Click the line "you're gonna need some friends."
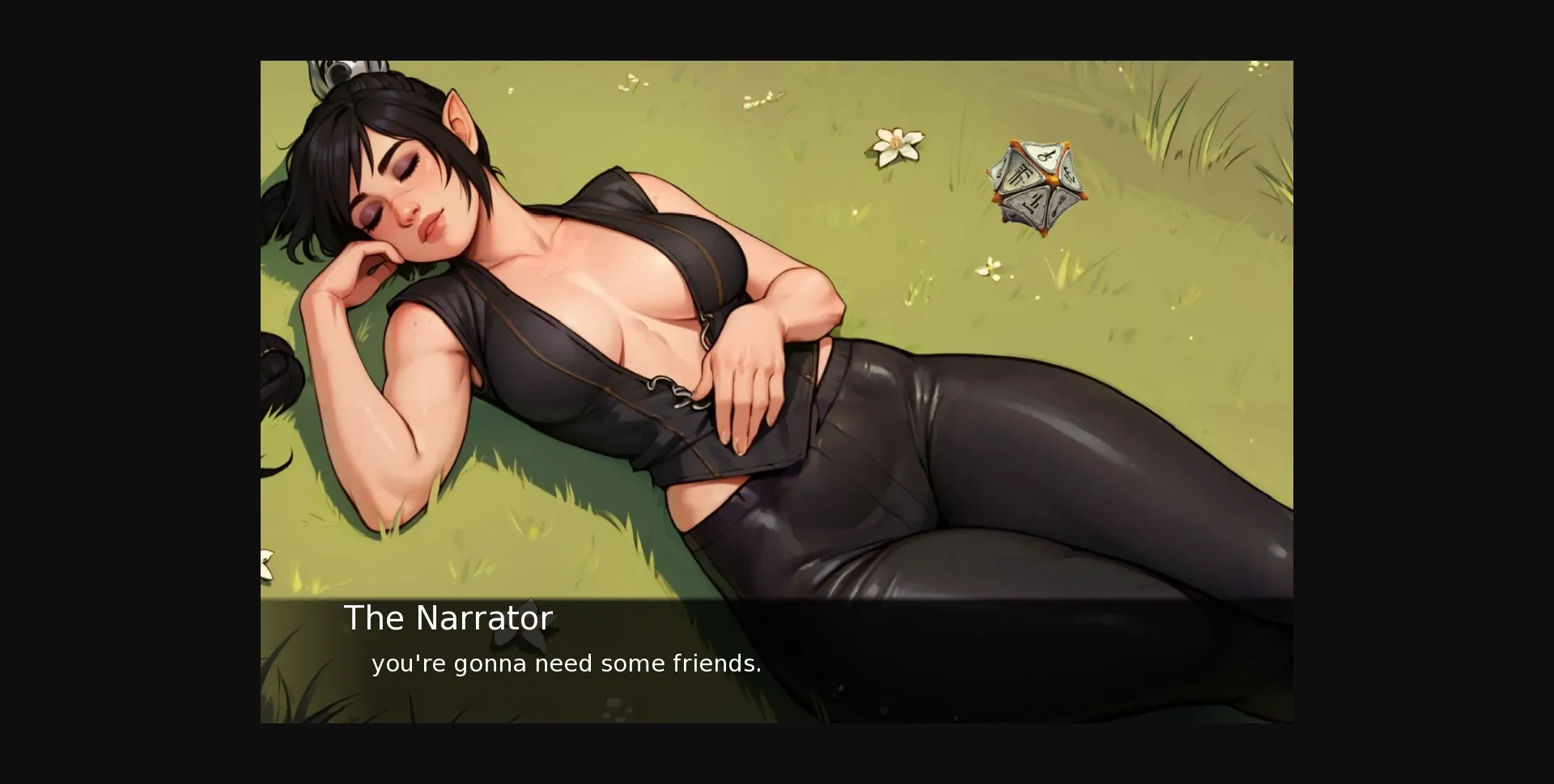 pos(565,663)
